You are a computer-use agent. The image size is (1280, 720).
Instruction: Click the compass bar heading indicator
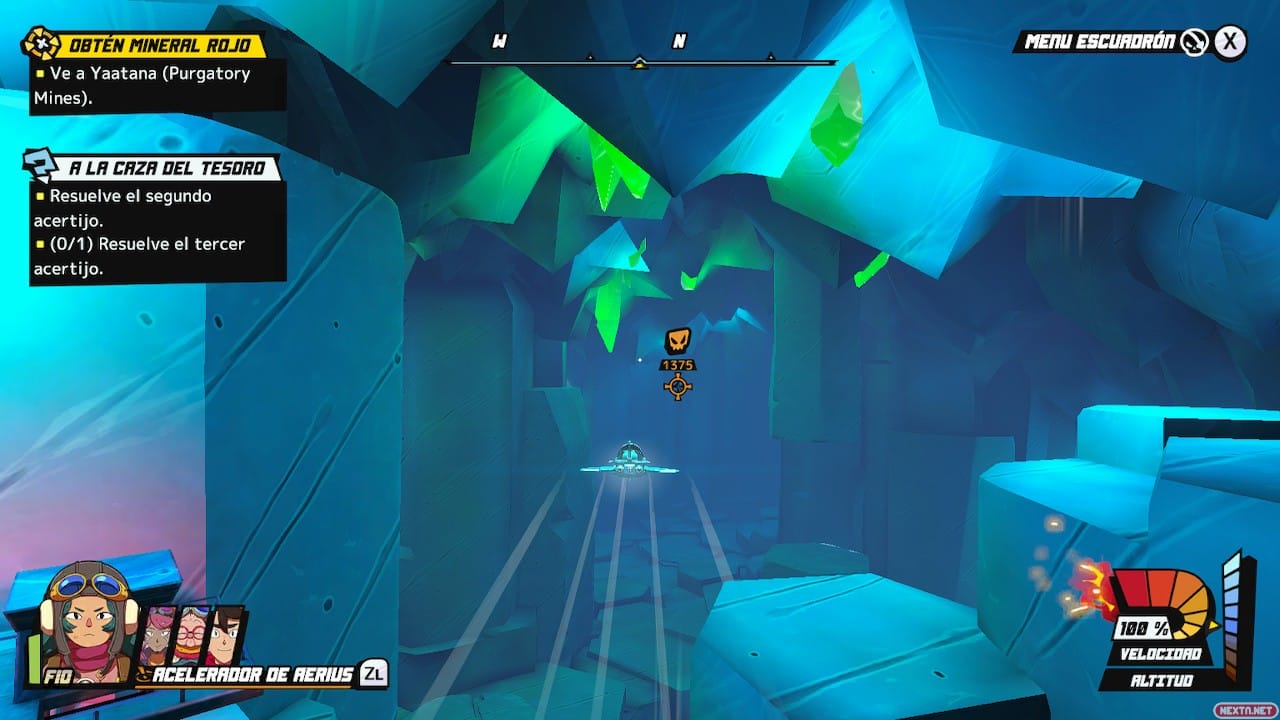[640, 62]
